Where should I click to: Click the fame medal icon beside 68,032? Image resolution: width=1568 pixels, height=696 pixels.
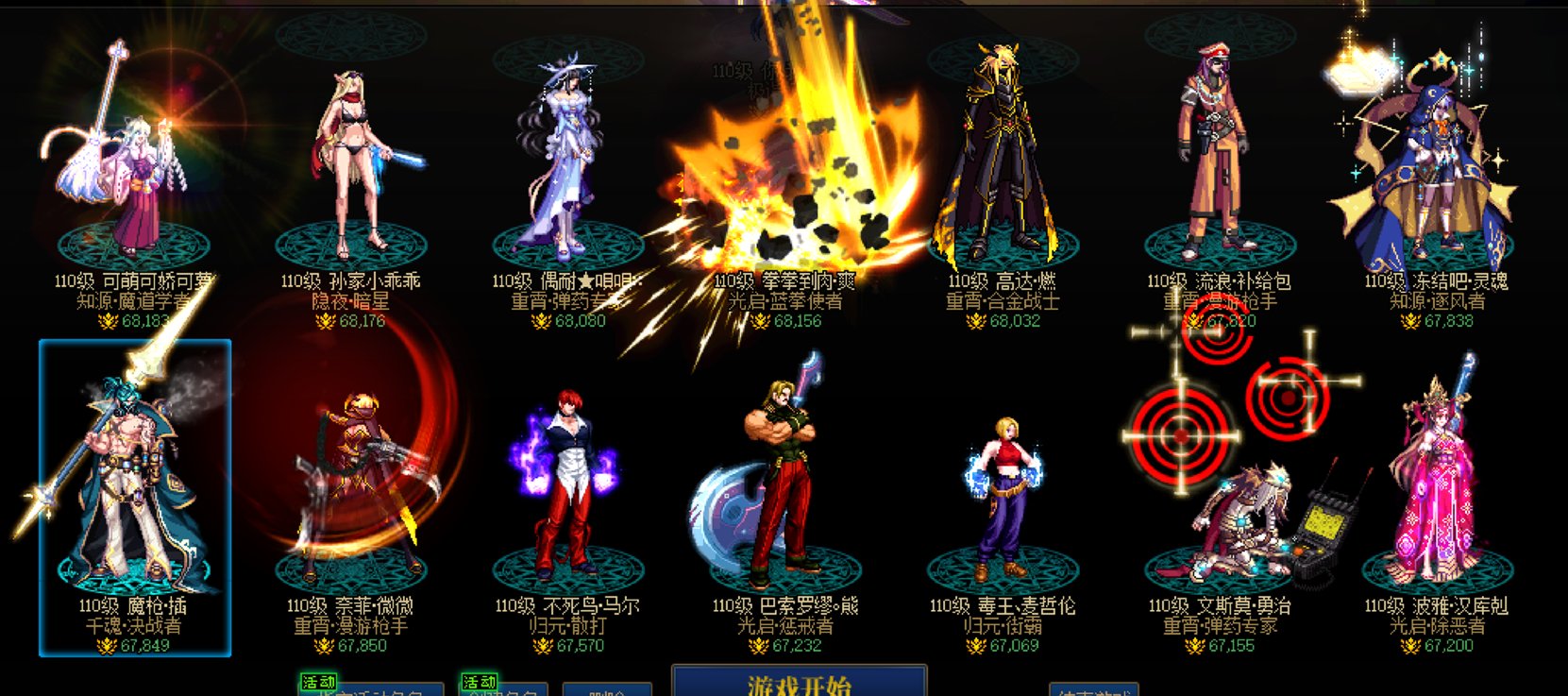[977, 321]
